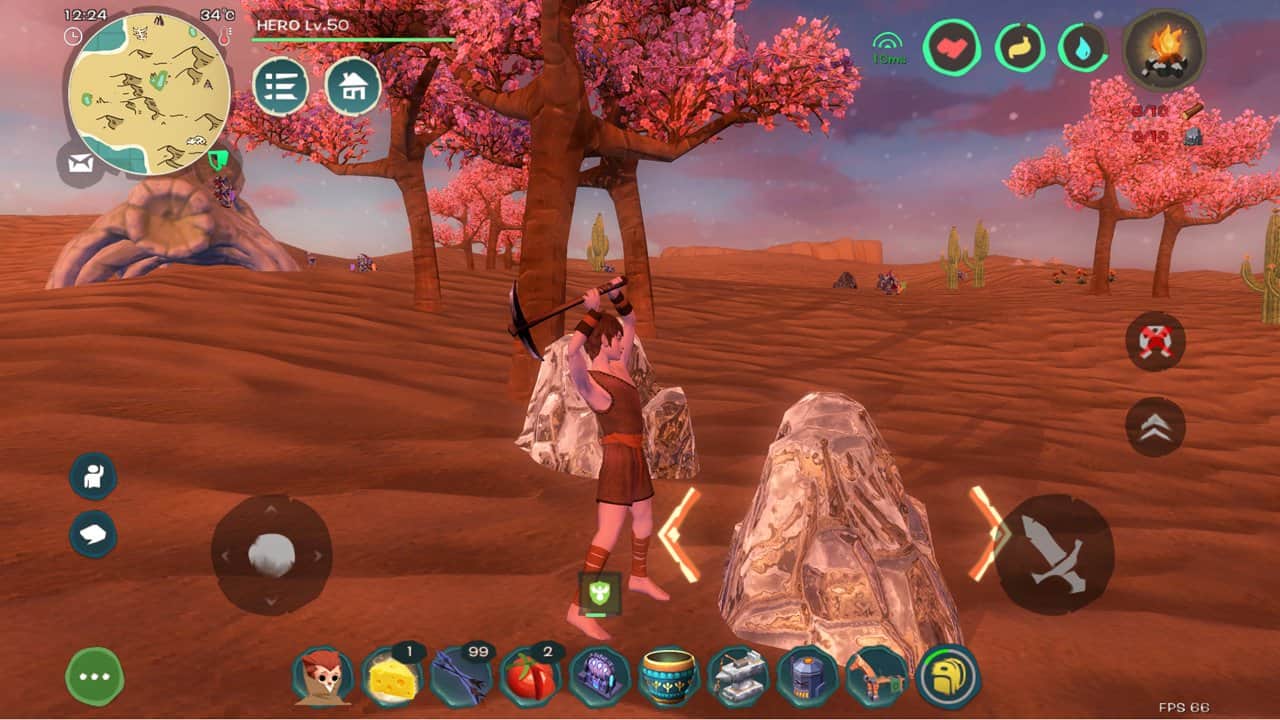Screen dimensions: 1280x720
Task: Open the quest list menu button
Action: (x=280, y=87)
